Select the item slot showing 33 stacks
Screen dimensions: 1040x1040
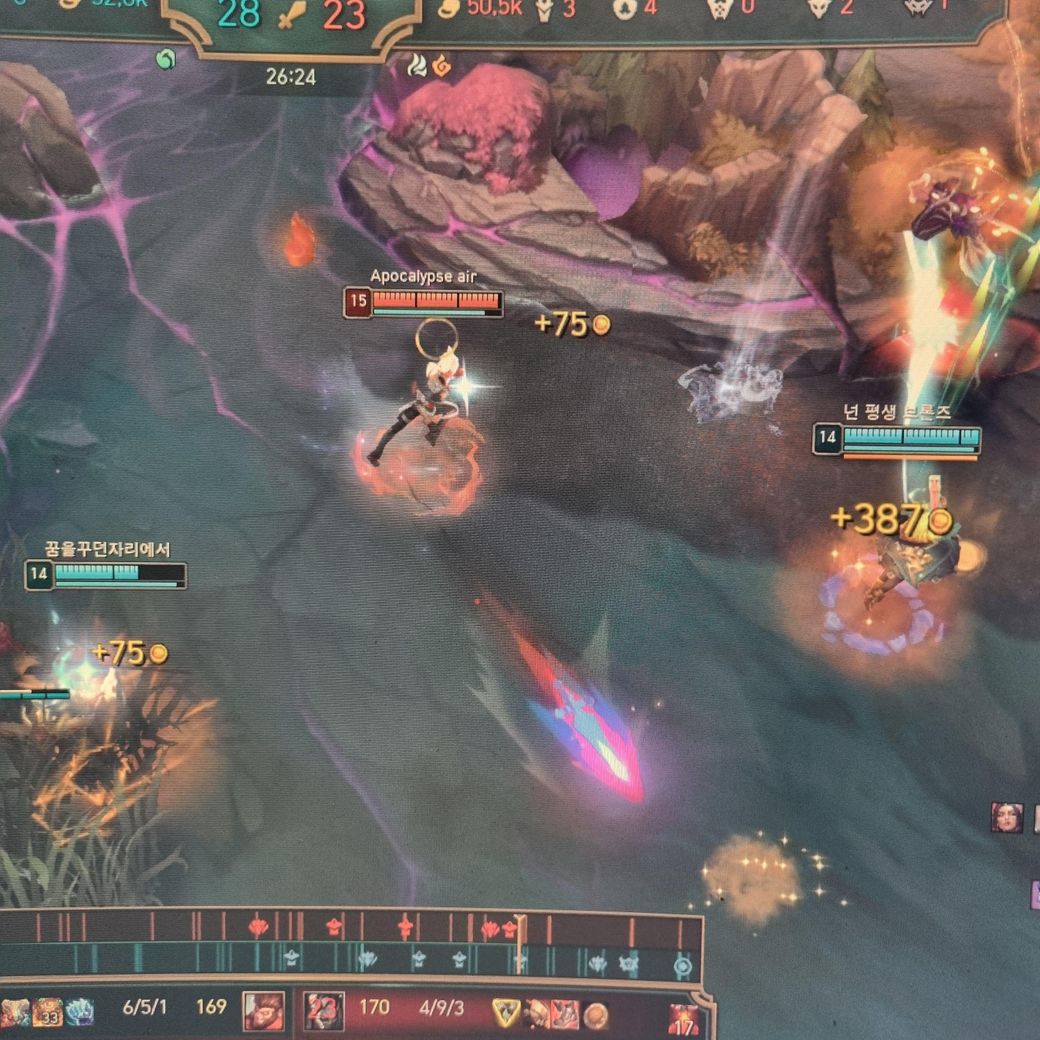pyautogui.click(x=47, y=1013)
